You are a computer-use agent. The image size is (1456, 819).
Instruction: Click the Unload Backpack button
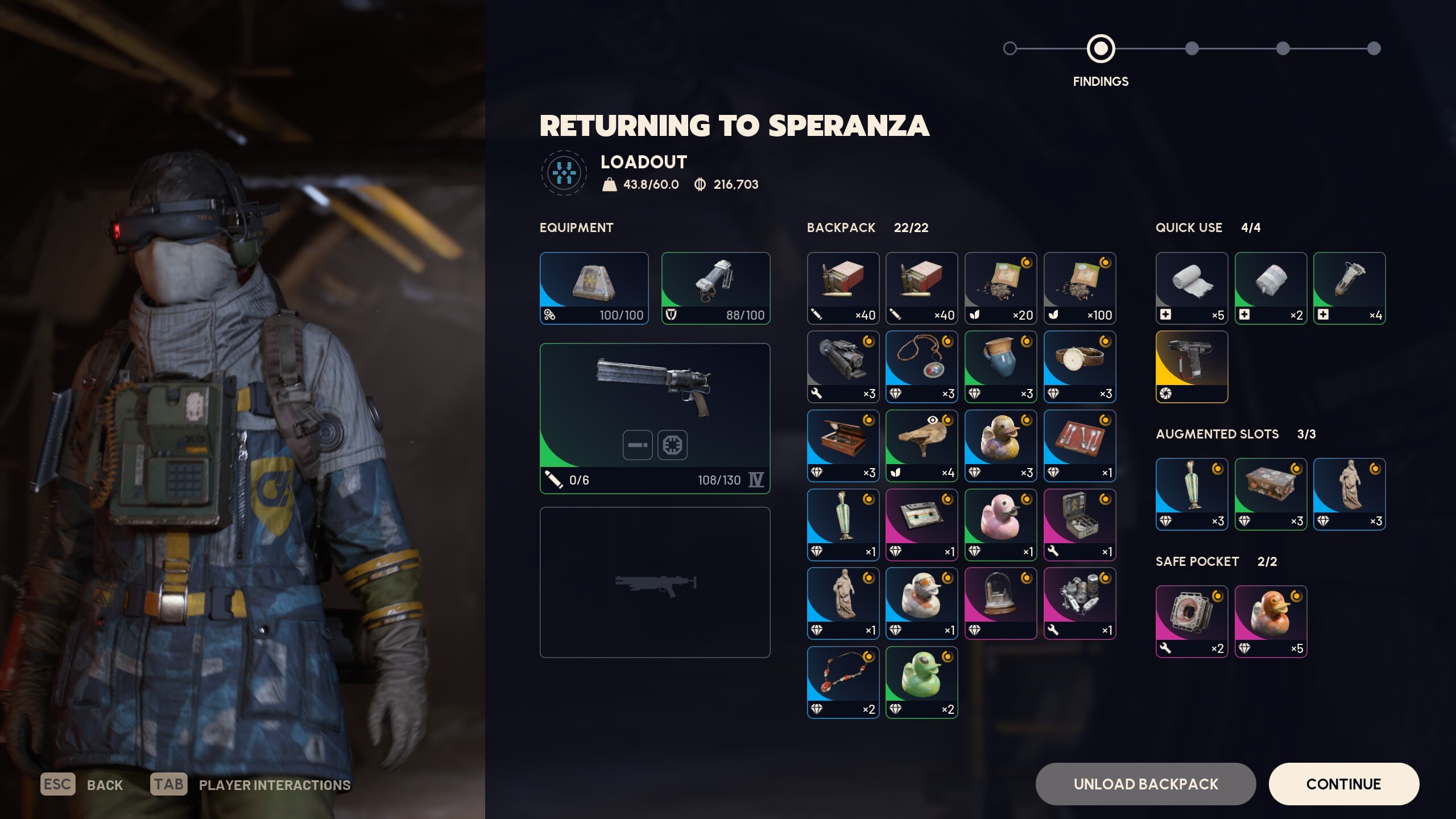[x=1145, y=784]
